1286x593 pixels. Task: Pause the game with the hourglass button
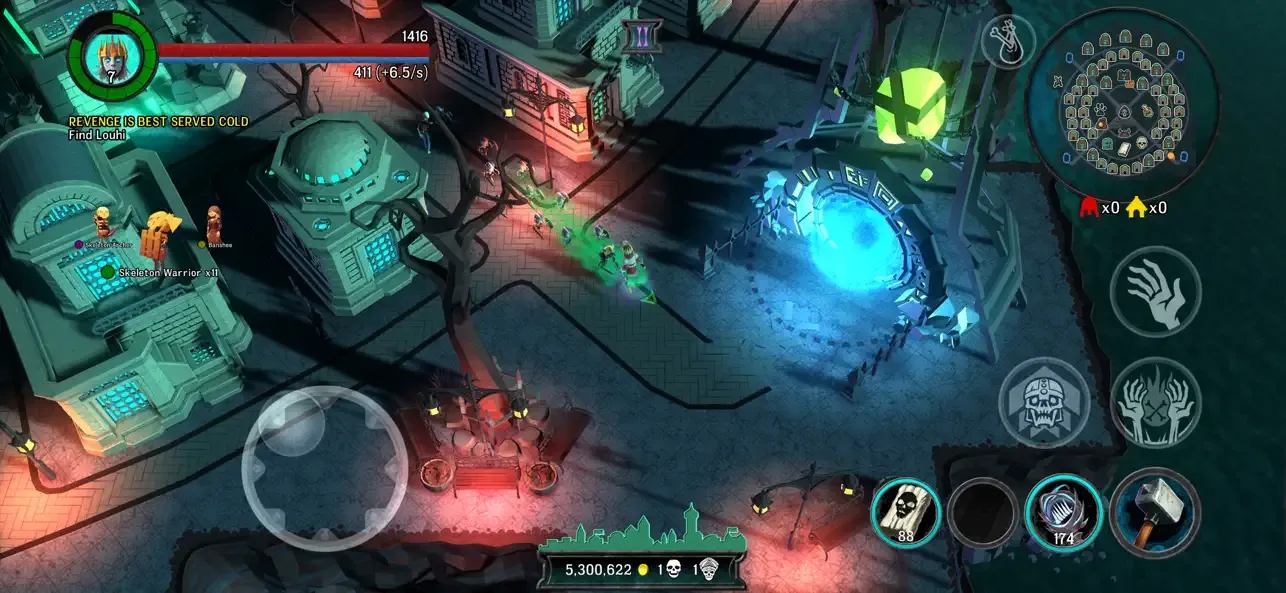point(636,38)
